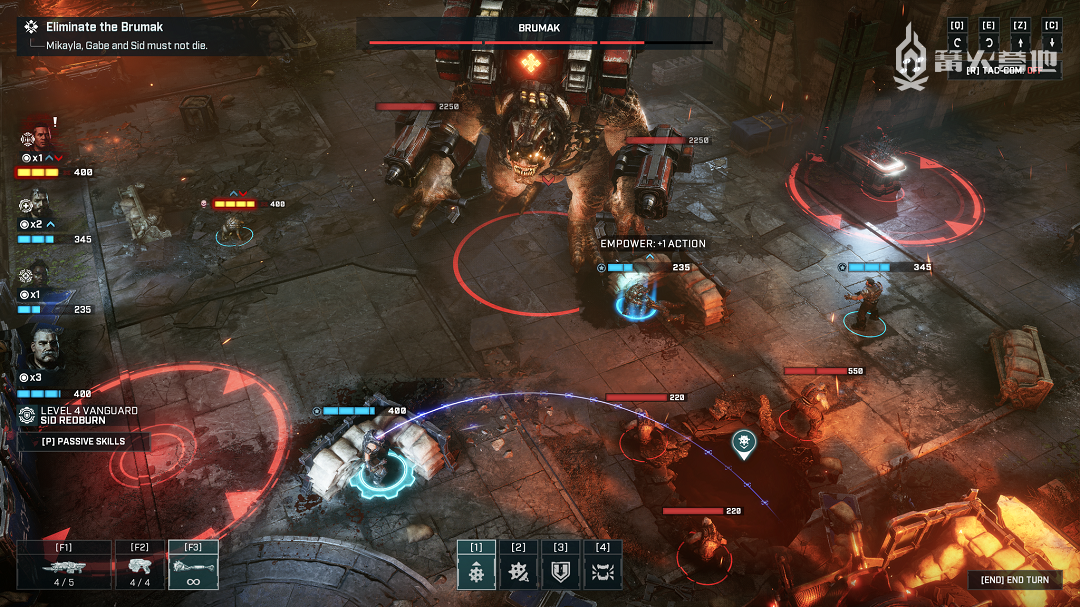Use the second ability with the spiked gear icon
The image size is (1080, 607).
pyautogui.click(x=518, y=572)
